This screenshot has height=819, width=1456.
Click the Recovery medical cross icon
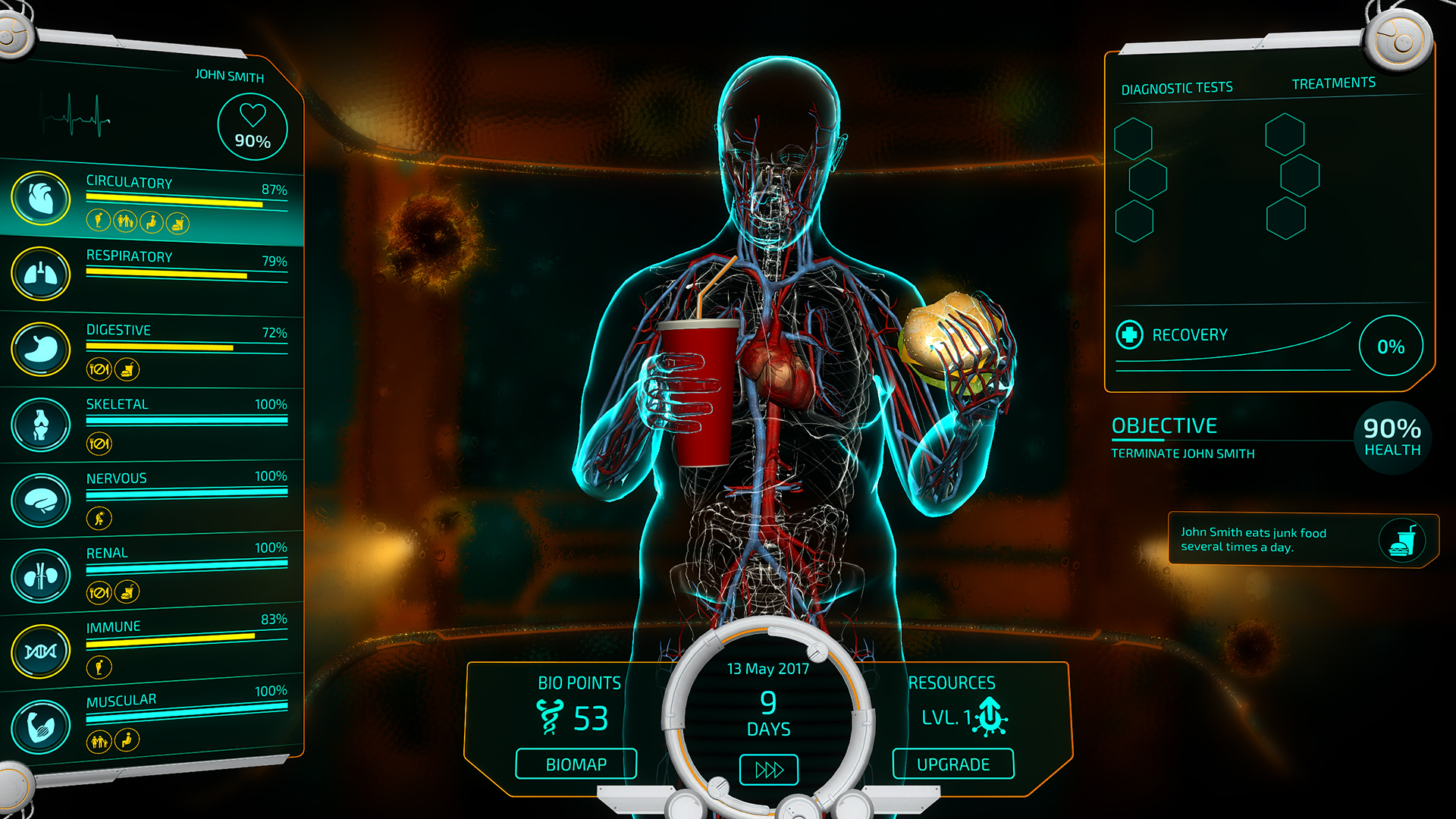click(1129, 334)
